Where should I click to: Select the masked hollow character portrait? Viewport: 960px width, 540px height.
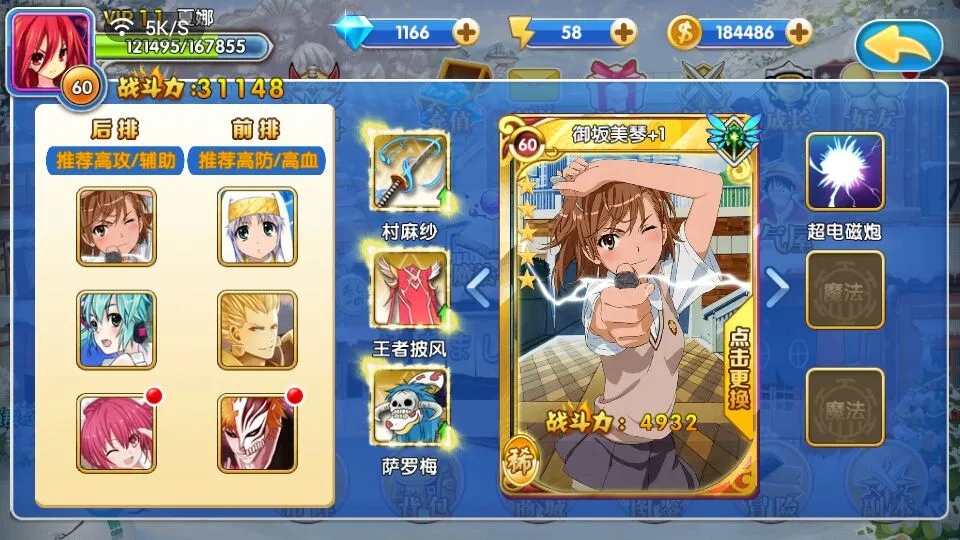coord(257,432)
